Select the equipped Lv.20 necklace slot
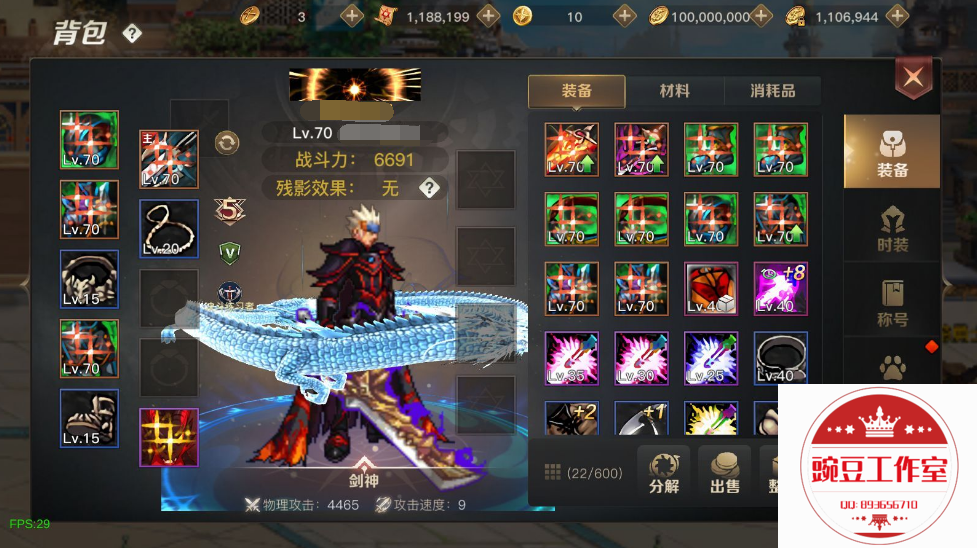 coord(168,229)
